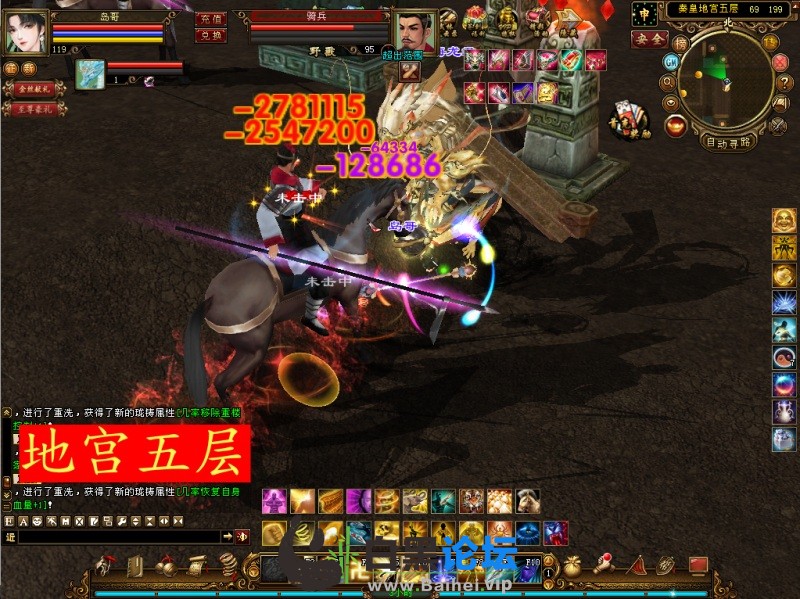Screen dimensions: 800x599
Task: Select the pet portrait below player bars
Action: [x=90, y=72]
